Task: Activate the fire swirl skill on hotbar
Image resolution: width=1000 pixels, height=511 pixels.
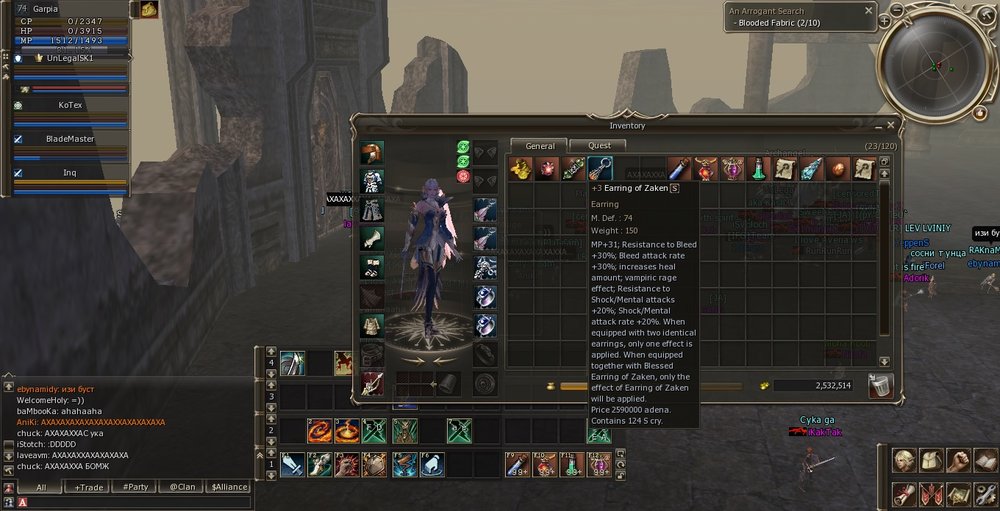Action: click(x=320, y=431)
